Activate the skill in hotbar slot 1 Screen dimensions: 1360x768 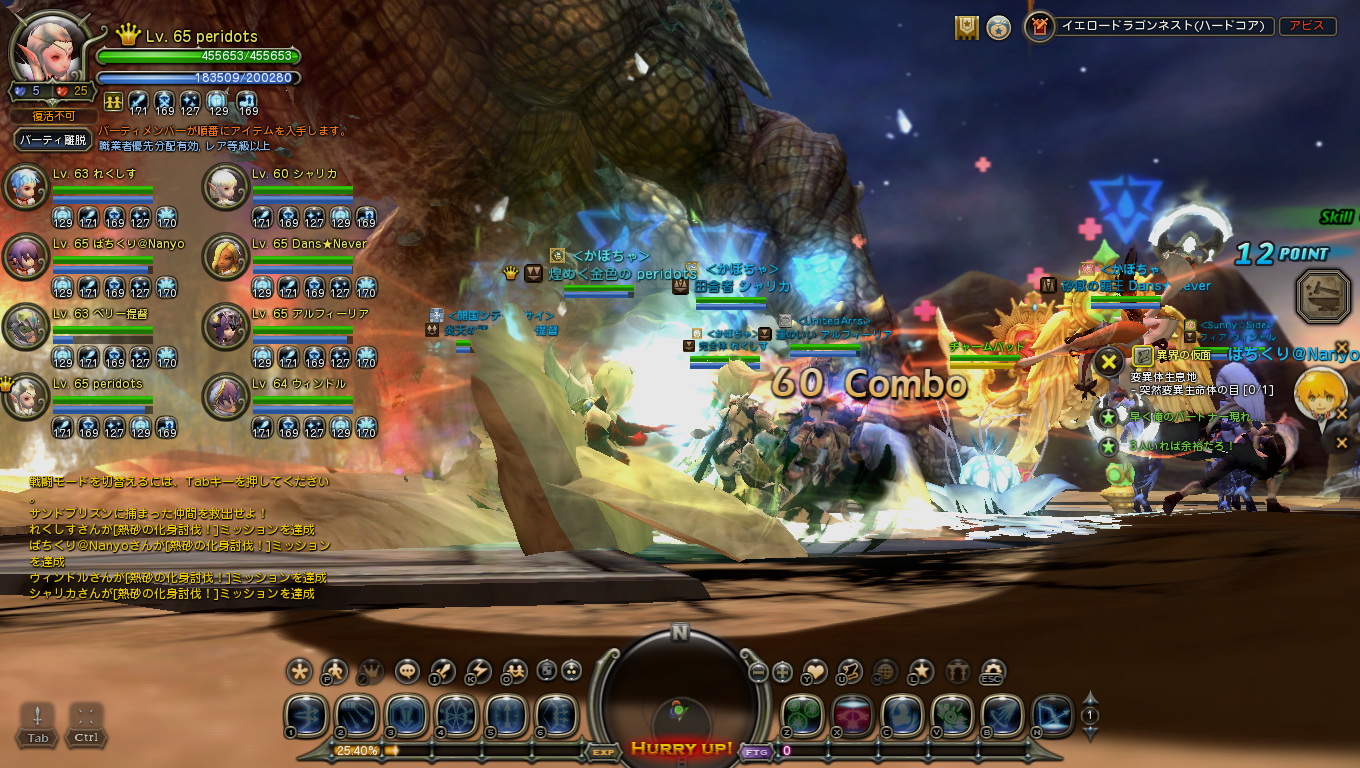point(306,715)
